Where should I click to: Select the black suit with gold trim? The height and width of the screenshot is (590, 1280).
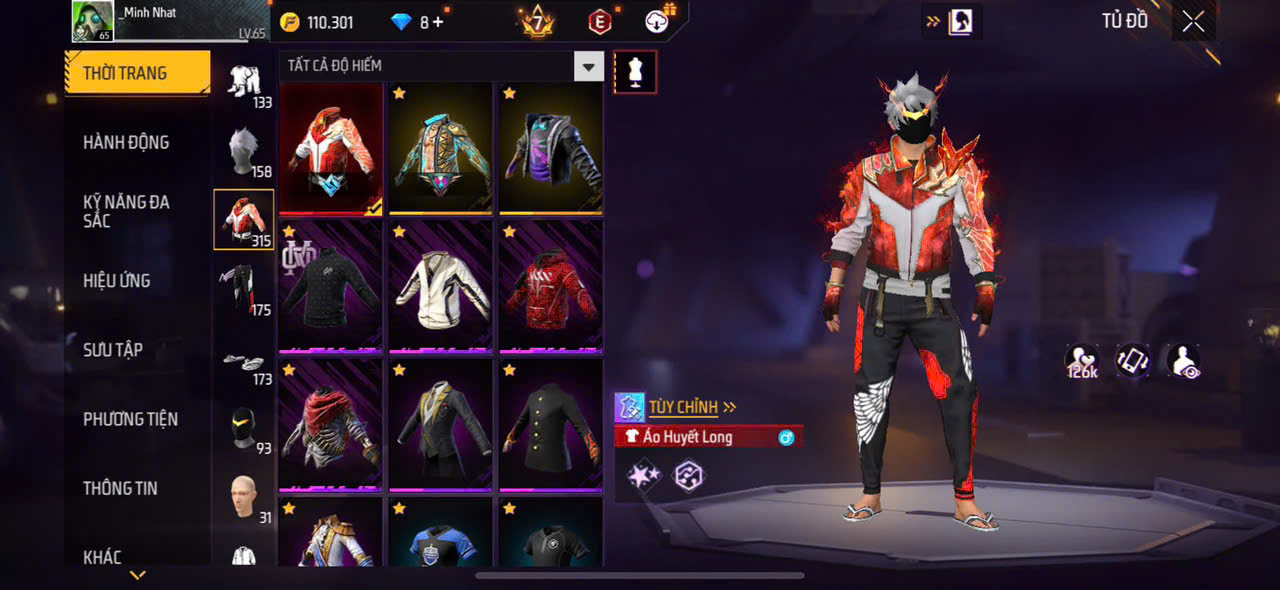[440, 425]
